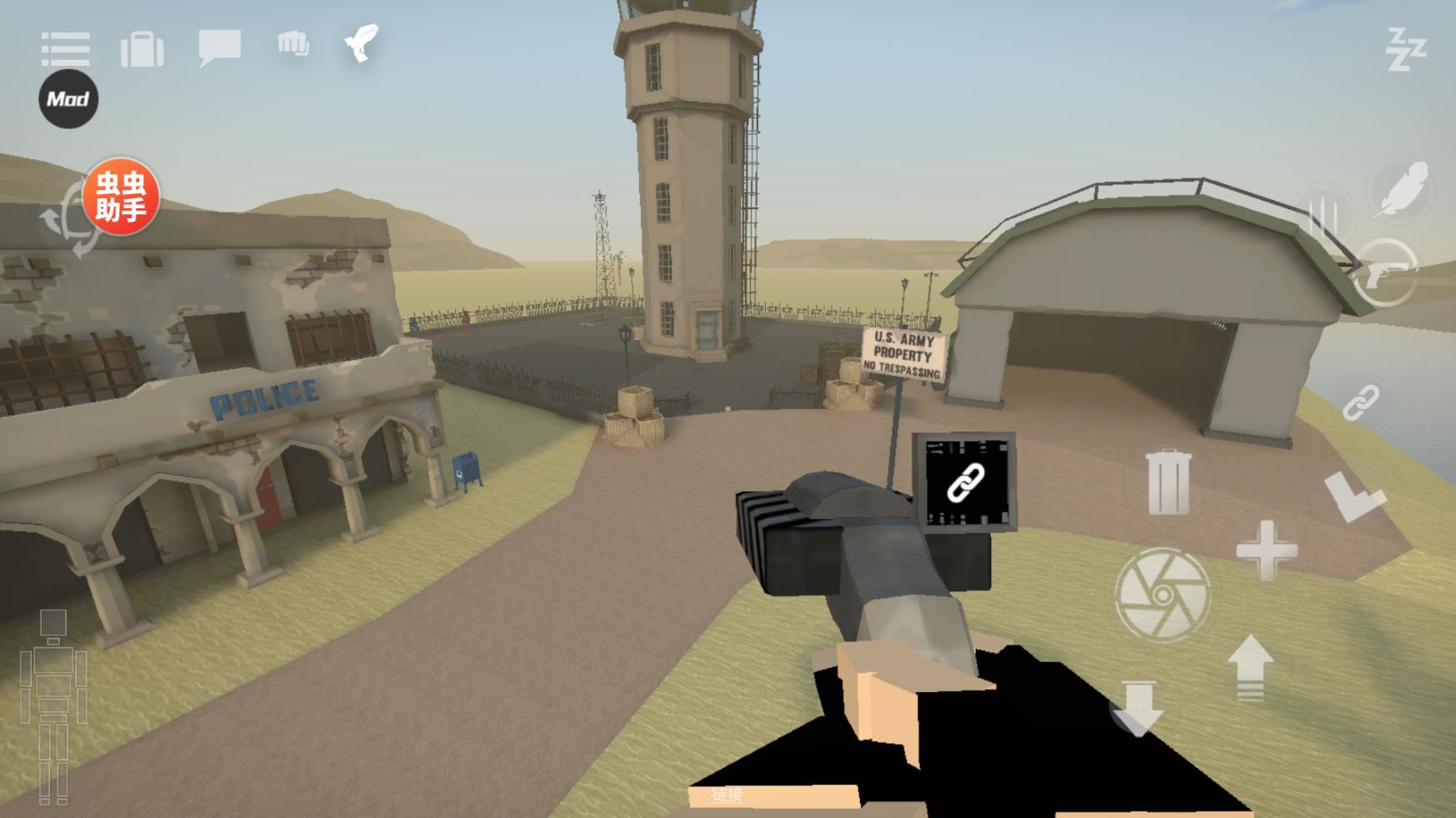
Task: Tap the up arrow button
Action: point(1250,666)
